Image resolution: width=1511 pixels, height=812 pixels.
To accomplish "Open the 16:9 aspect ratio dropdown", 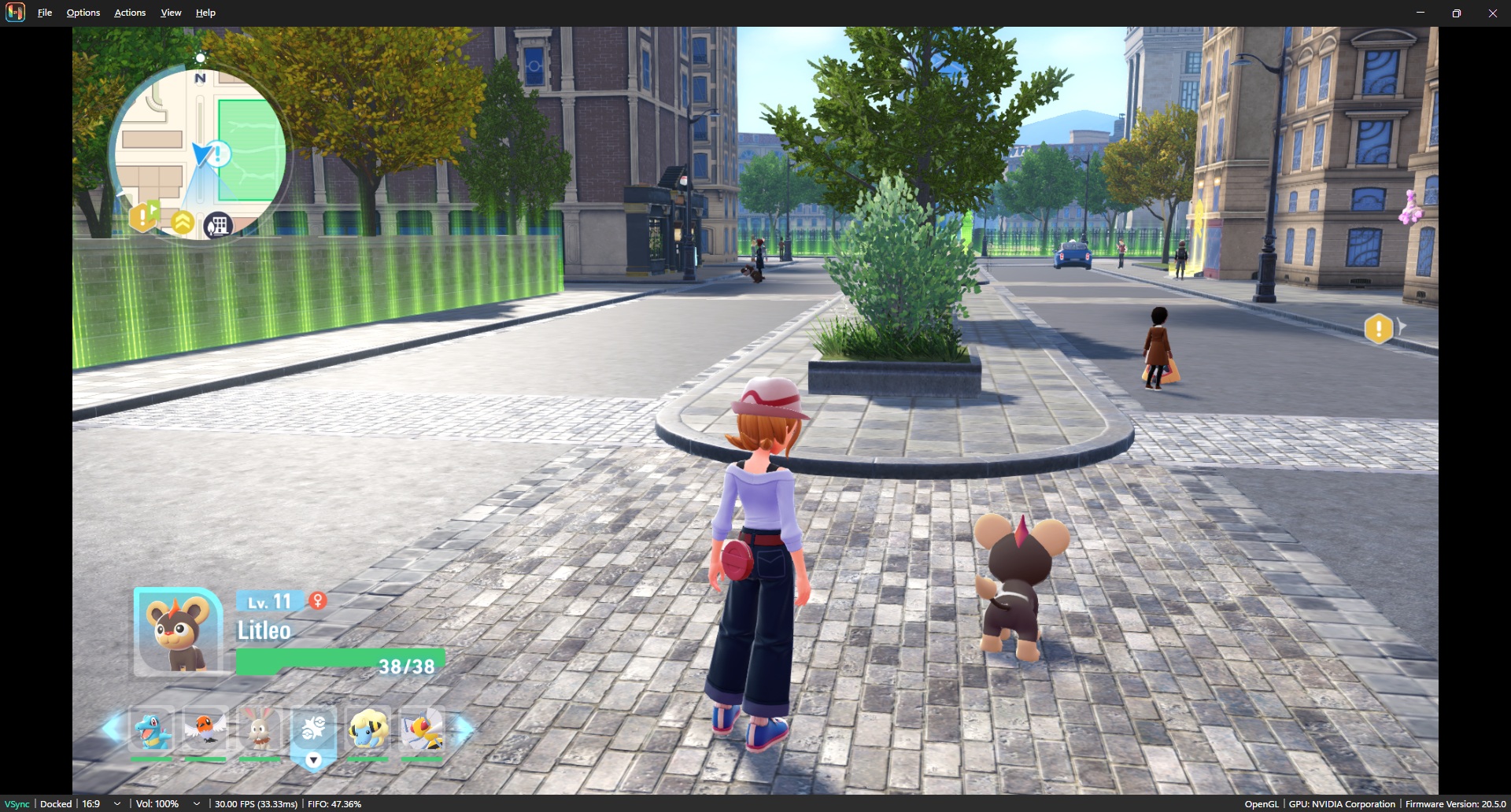I will pyautogui.click(x=117, y=804).
